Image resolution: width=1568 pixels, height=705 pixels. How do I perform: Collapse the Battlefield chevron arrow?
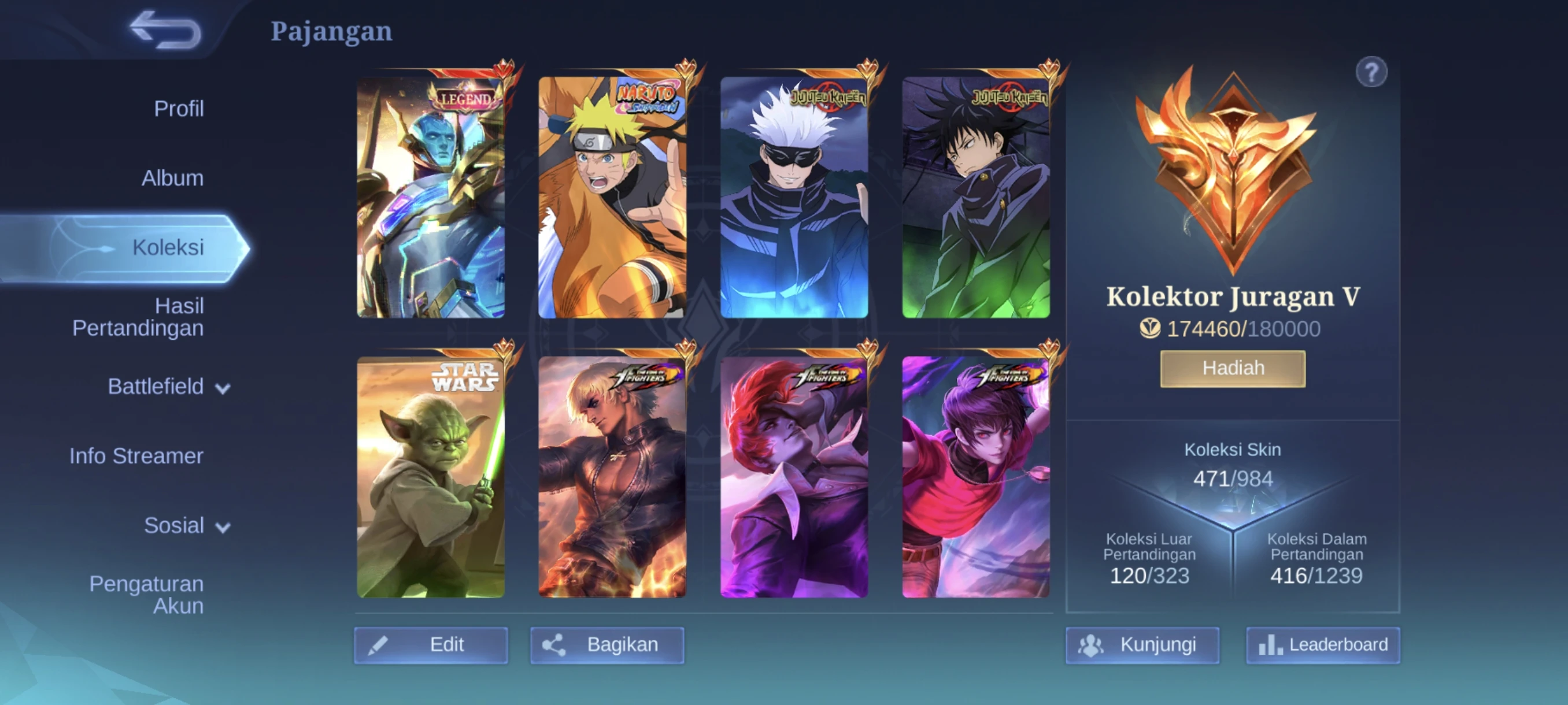click(x=224, y=388)
